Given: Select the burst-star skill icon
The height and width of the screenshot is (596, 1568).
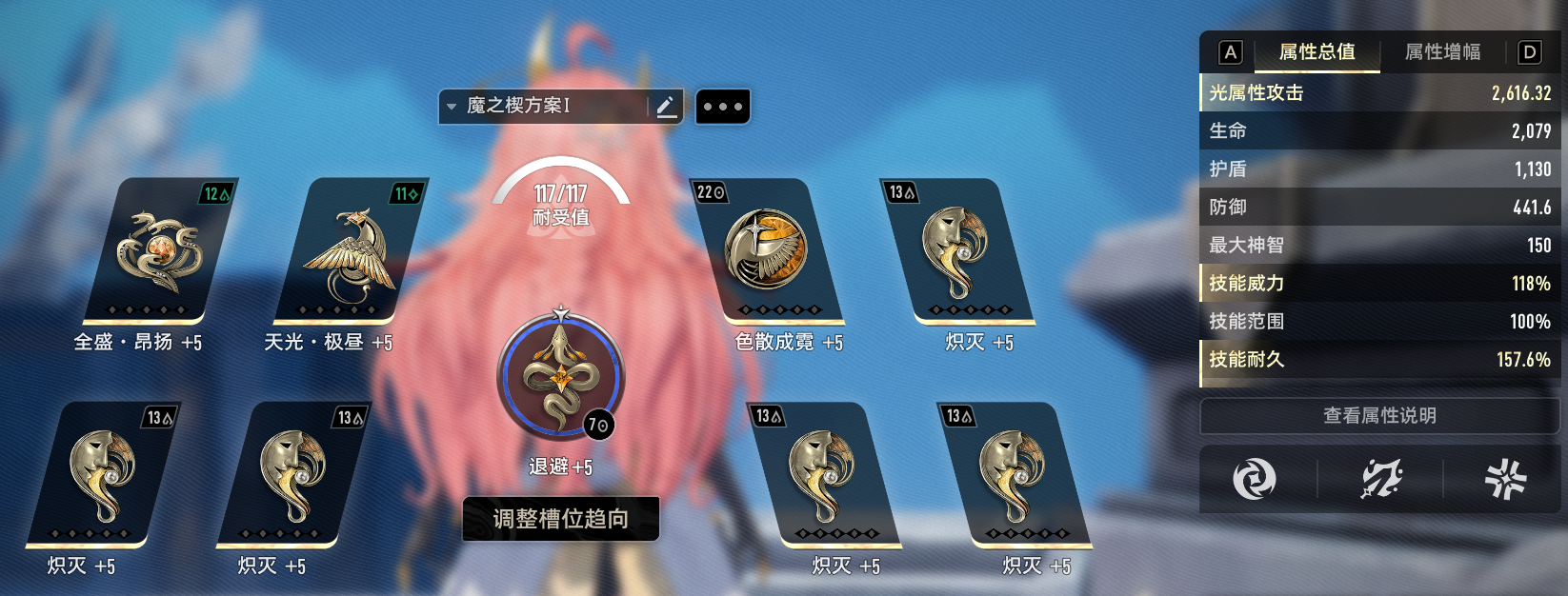Looking at the screenshot, I should click(1505, 478).
